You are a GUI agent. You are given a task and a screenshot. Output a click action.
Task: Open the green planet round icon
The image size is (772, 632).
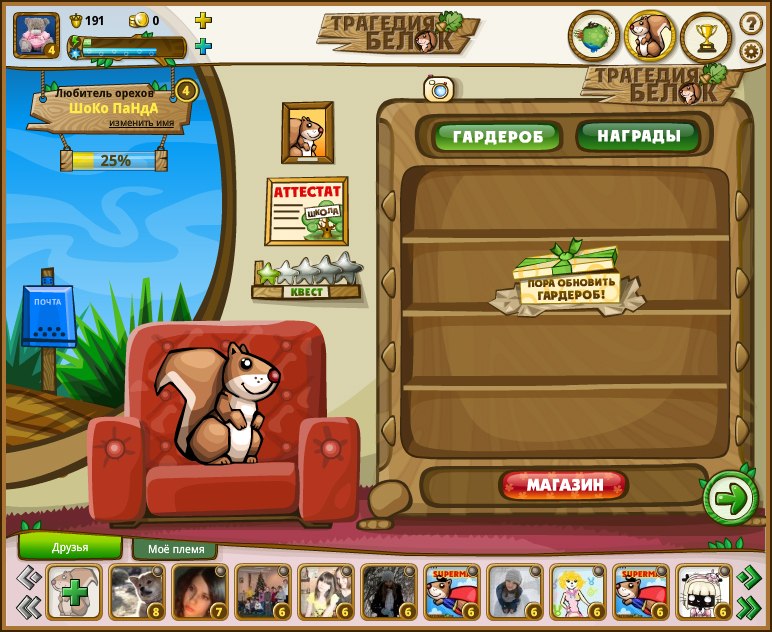coord(594,37)
